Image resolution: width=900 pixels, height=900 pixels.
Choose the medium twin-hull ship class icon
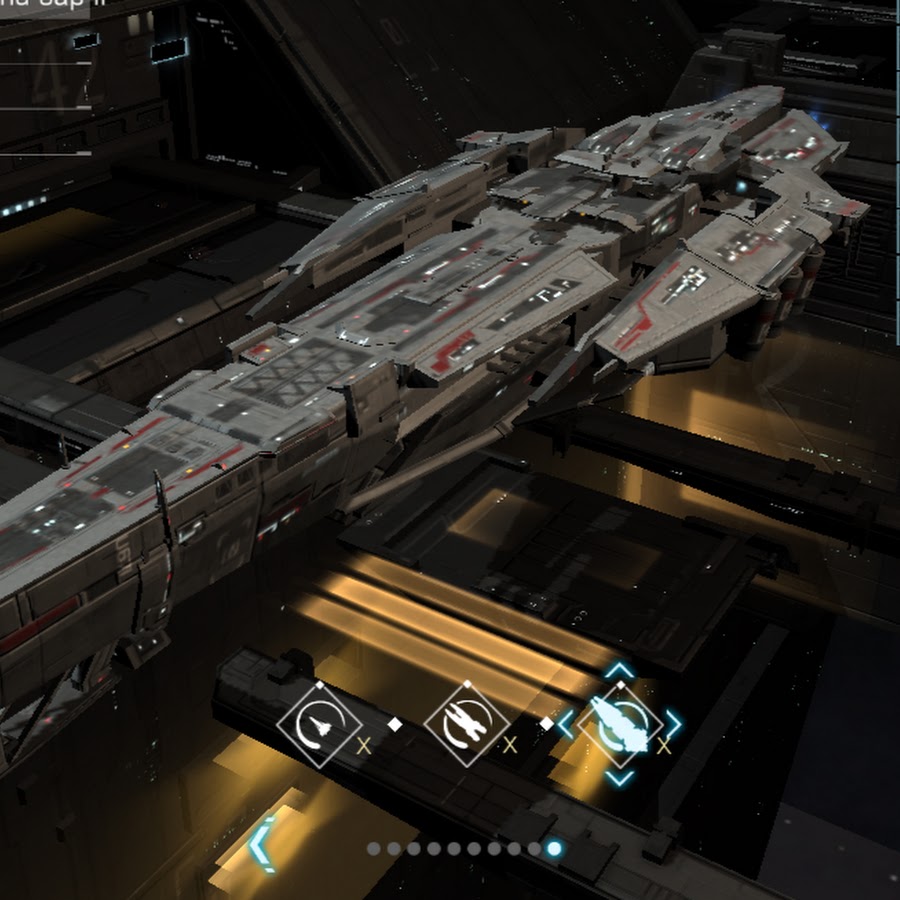coord(467,725)
